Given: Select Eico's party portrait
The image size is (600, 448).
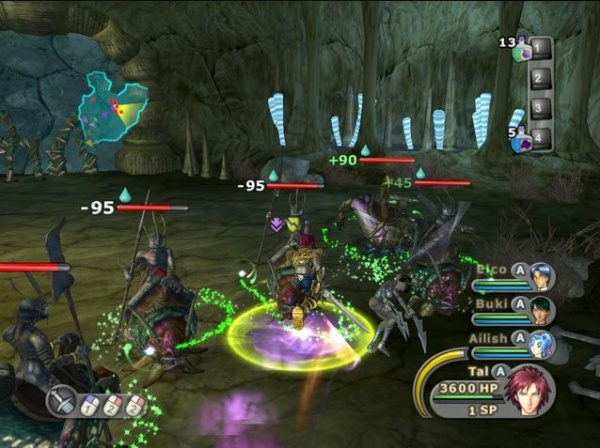Looking at the screenshot, I should 542,275.
